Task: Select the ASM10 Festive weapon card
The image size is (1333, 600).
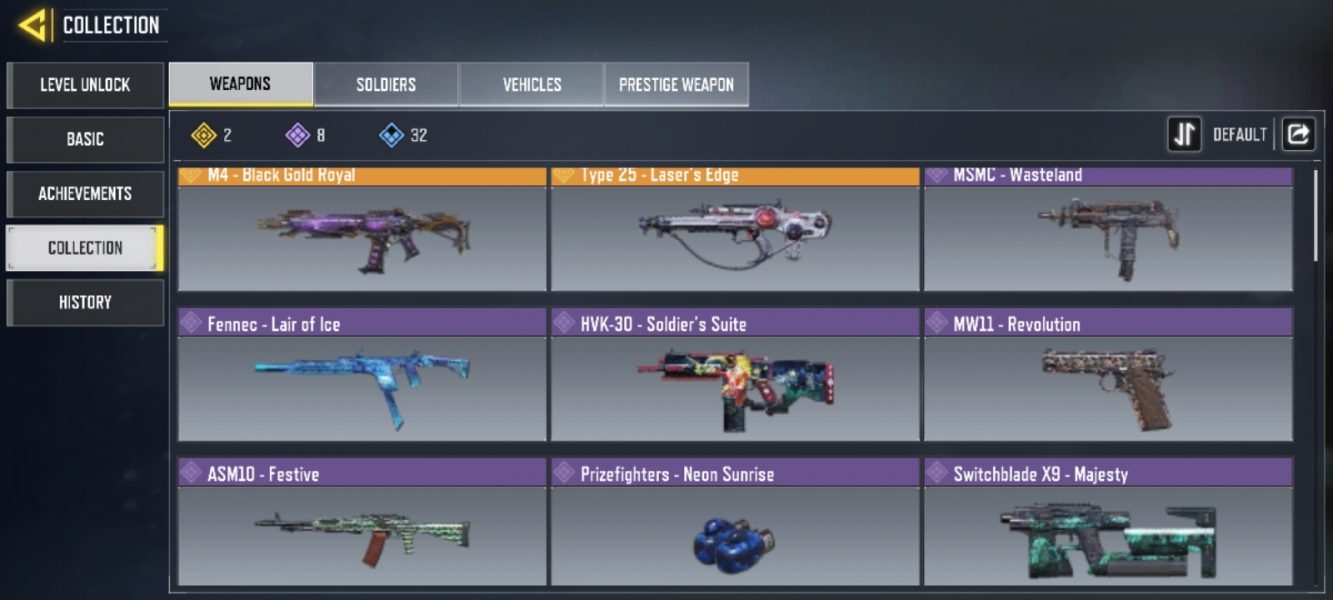Action: point(362,525)
